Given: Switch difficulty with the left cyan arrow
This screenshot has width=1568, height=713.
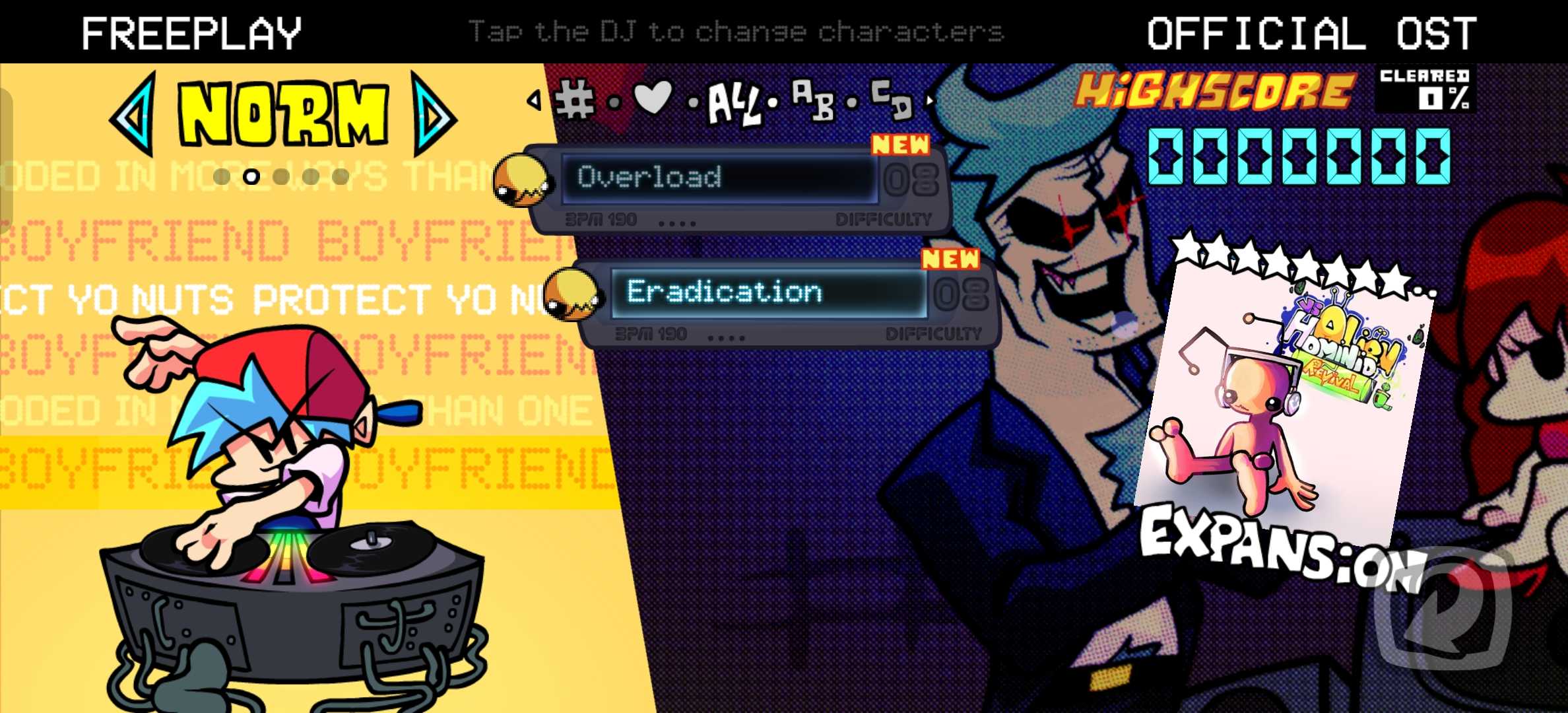Looking at the screenshot, I should pos(135,115).
